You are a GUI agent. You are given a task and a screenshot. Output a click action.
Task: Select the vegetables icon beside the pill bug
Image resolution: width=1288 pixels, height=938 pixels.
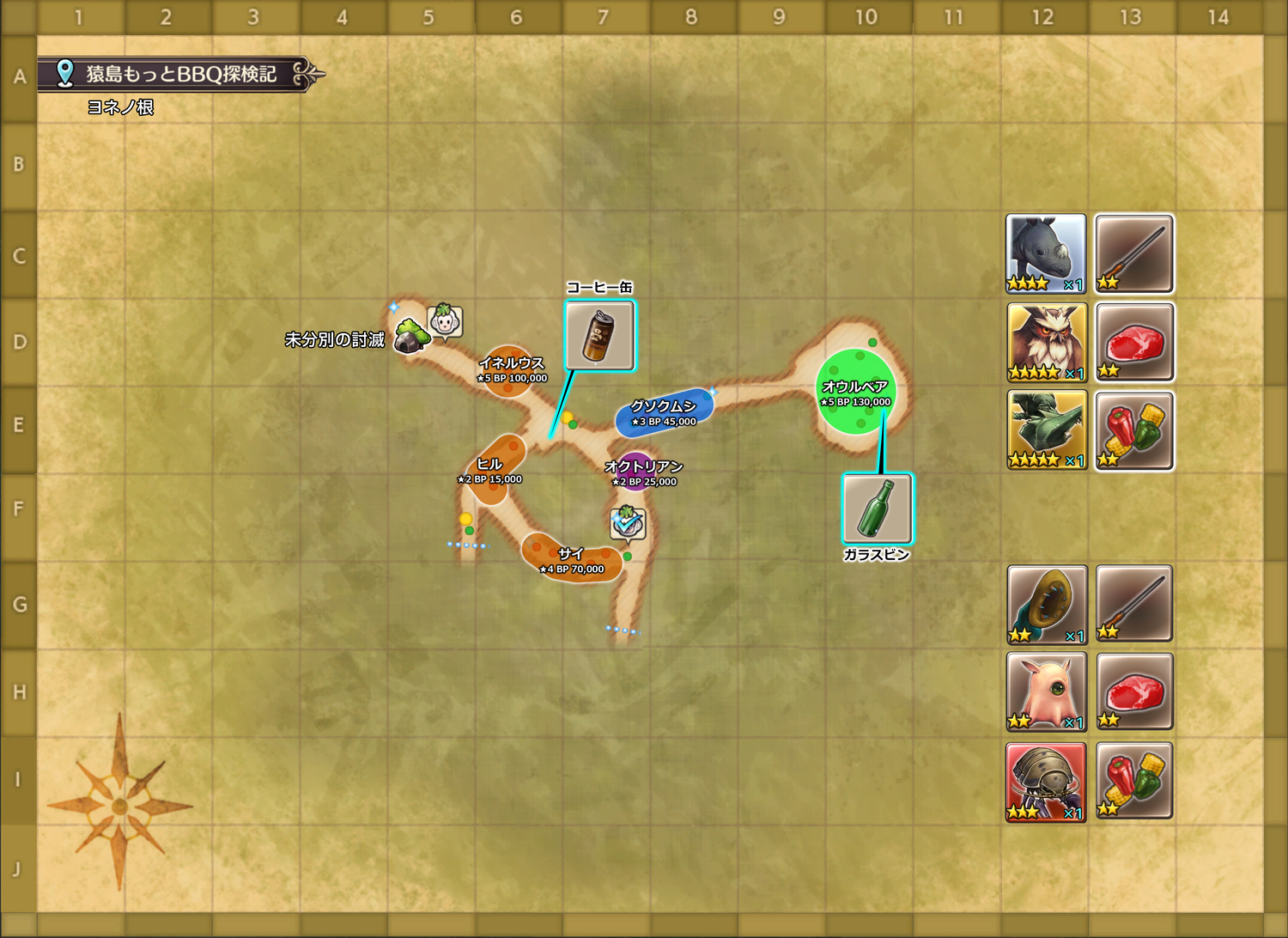[1134, 781]
